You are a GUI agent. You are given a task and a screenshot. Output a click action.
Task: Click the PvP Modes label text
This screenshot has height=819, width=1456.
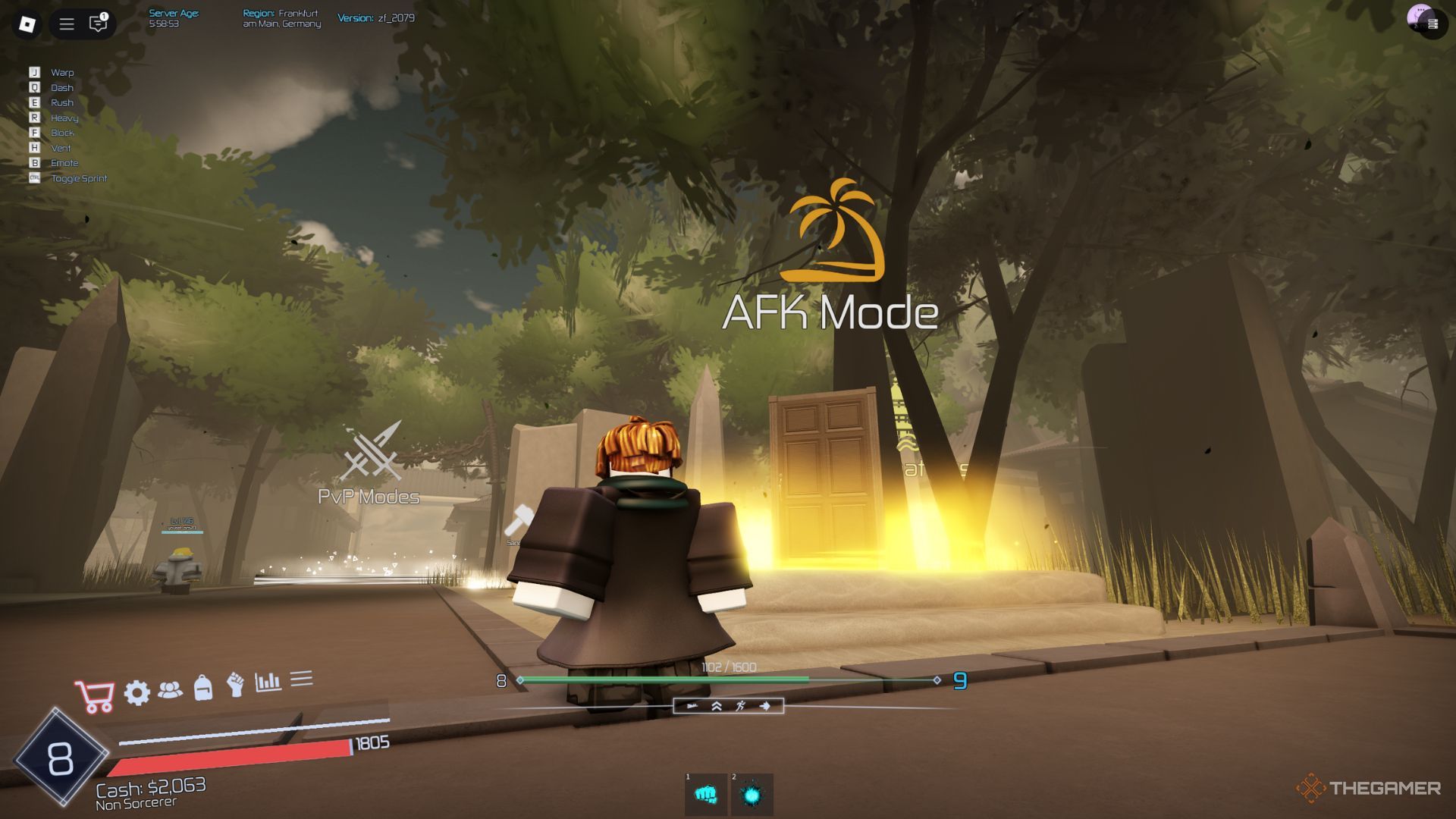tap(367, 497)
